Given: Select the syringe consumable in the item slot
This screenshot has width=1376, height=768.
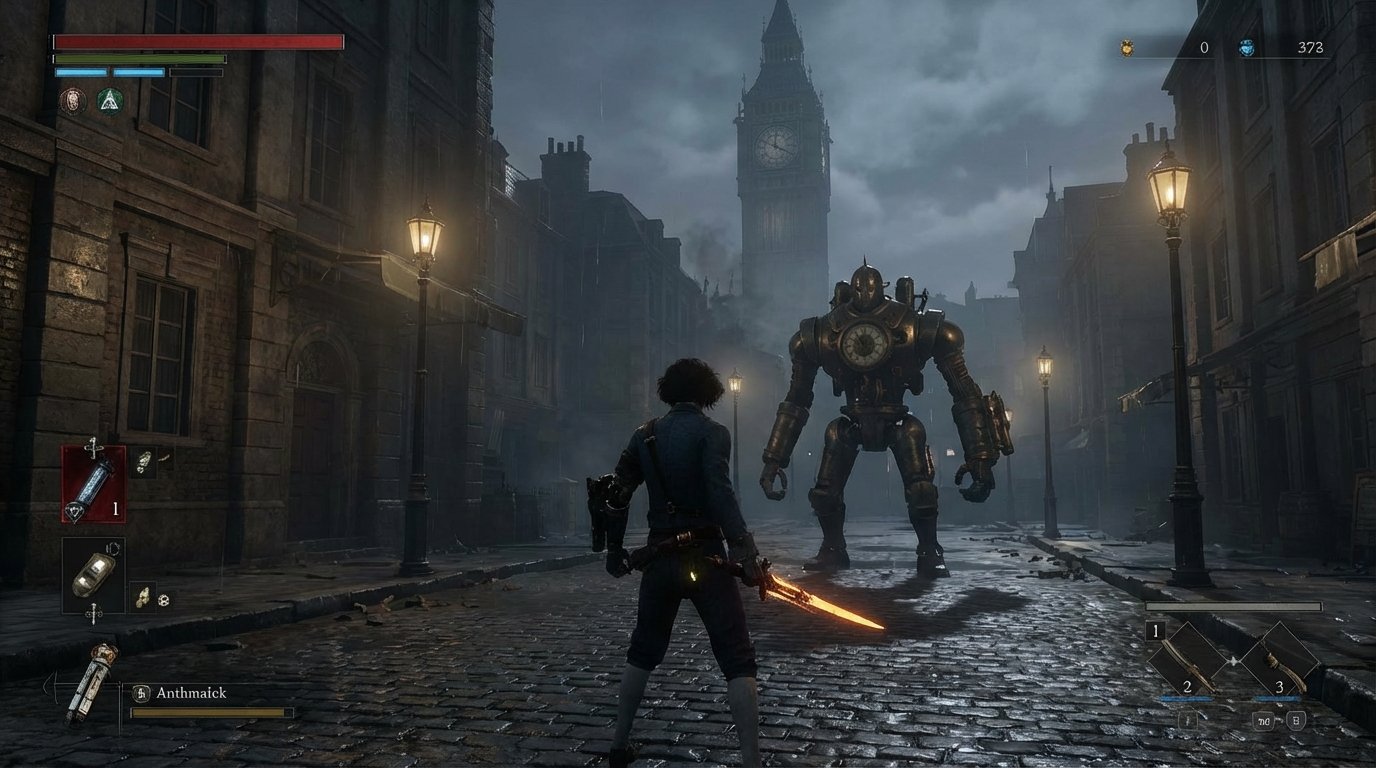Looking at the screenshot, I should click(x=94, y=485).
